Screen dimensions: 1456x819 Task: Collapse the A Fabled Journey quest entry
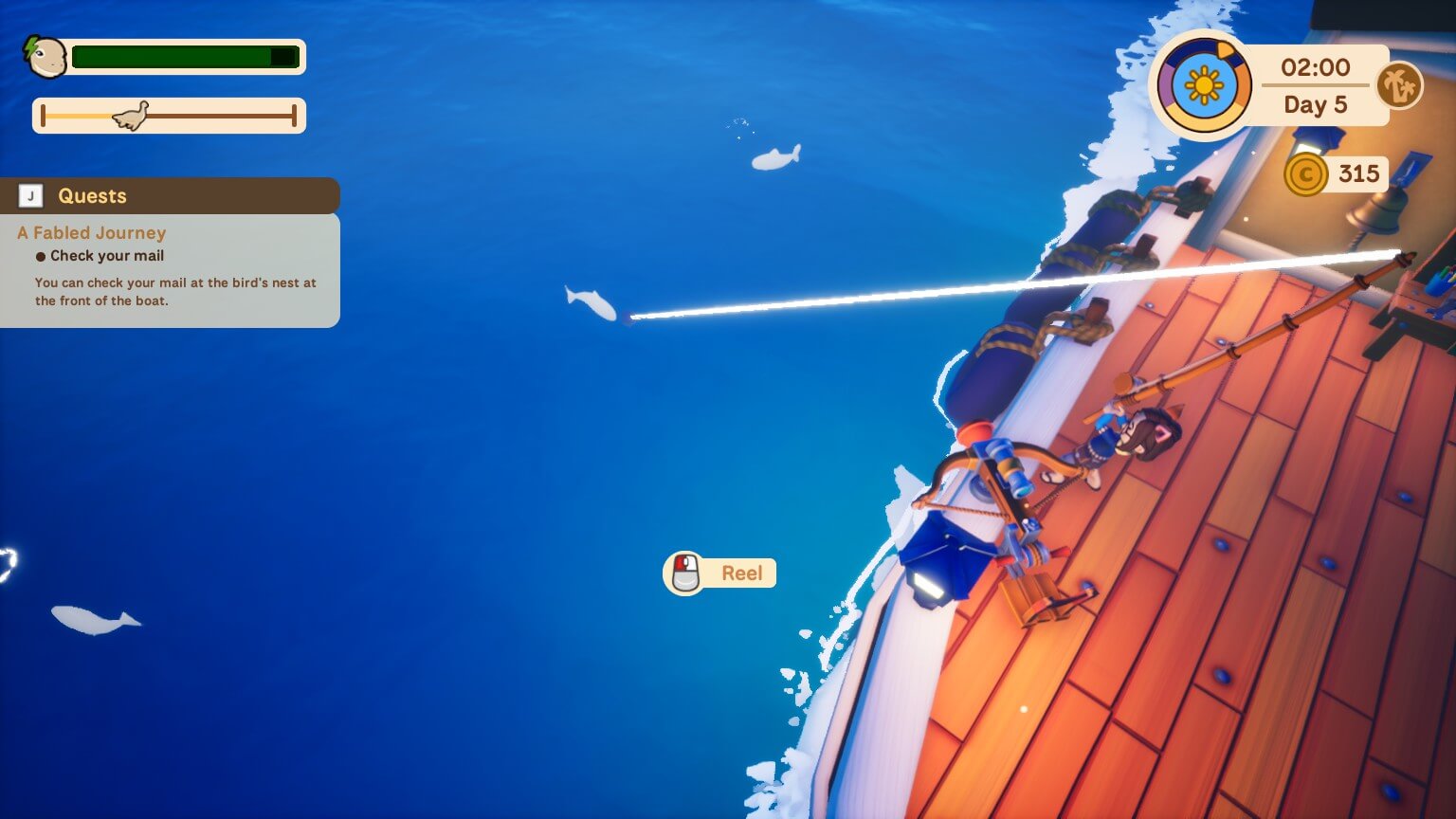[90, 232]
